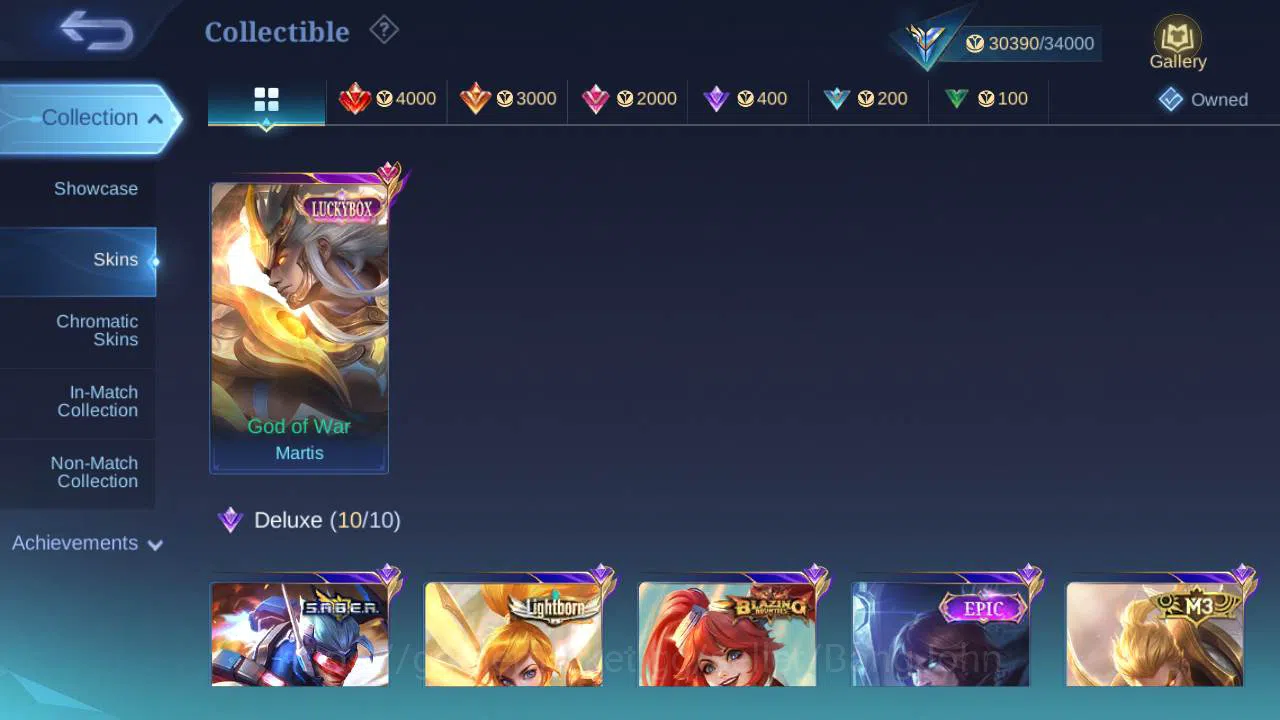Open the God of War Martis skin card

click(x=299, y=327)
